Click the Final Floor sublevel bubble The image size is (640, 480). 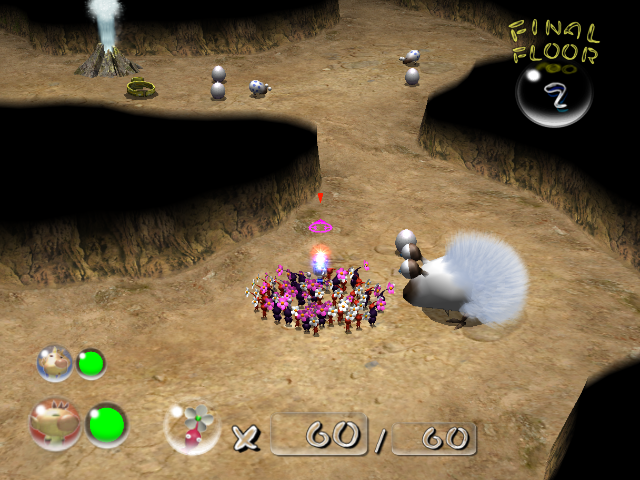(x=553, y=97)
